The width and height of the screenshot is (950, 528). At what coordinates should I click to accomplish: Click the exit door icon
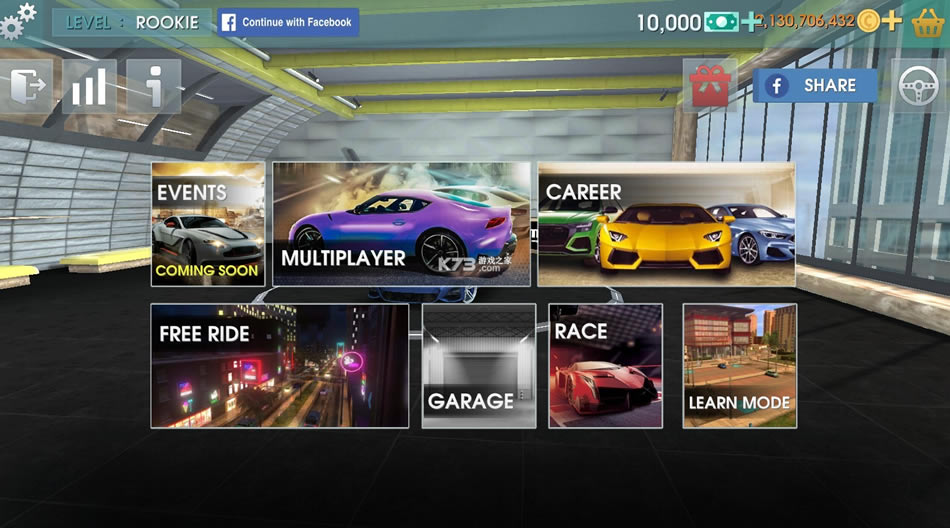(x=28, y=86)
